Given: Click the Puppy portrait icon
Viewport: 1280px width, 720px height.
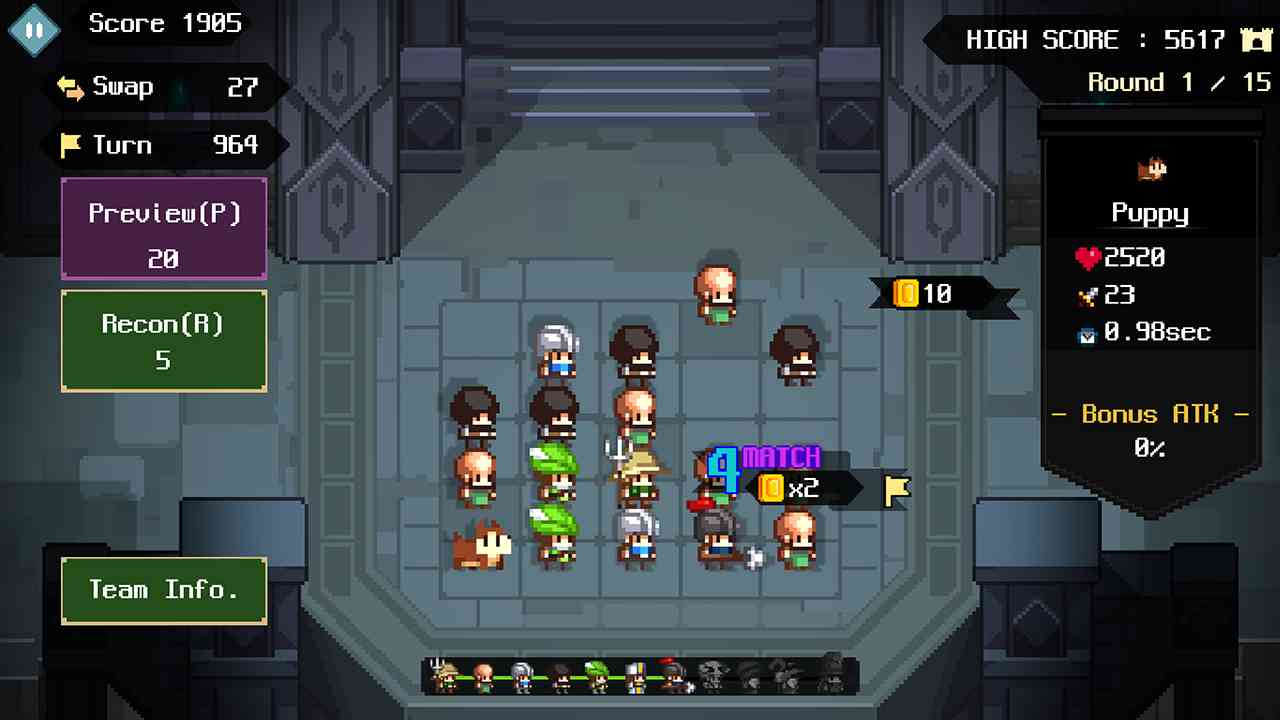Looking at the screenshot, I should [1152, 169].
